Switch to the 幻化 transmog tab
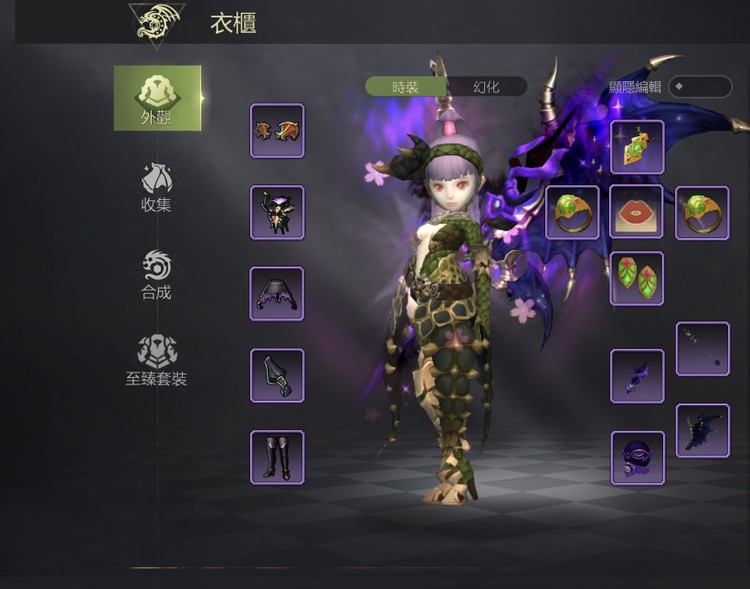Screen dimensions: 750x589 486,87
